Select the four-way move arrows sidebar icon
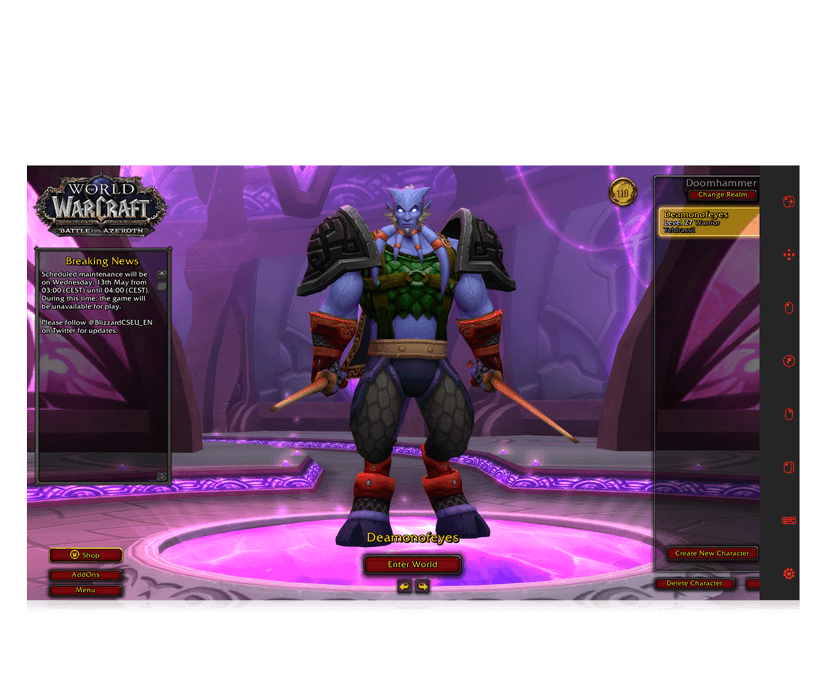Screen dimensions: 825x675 [788, 255]
